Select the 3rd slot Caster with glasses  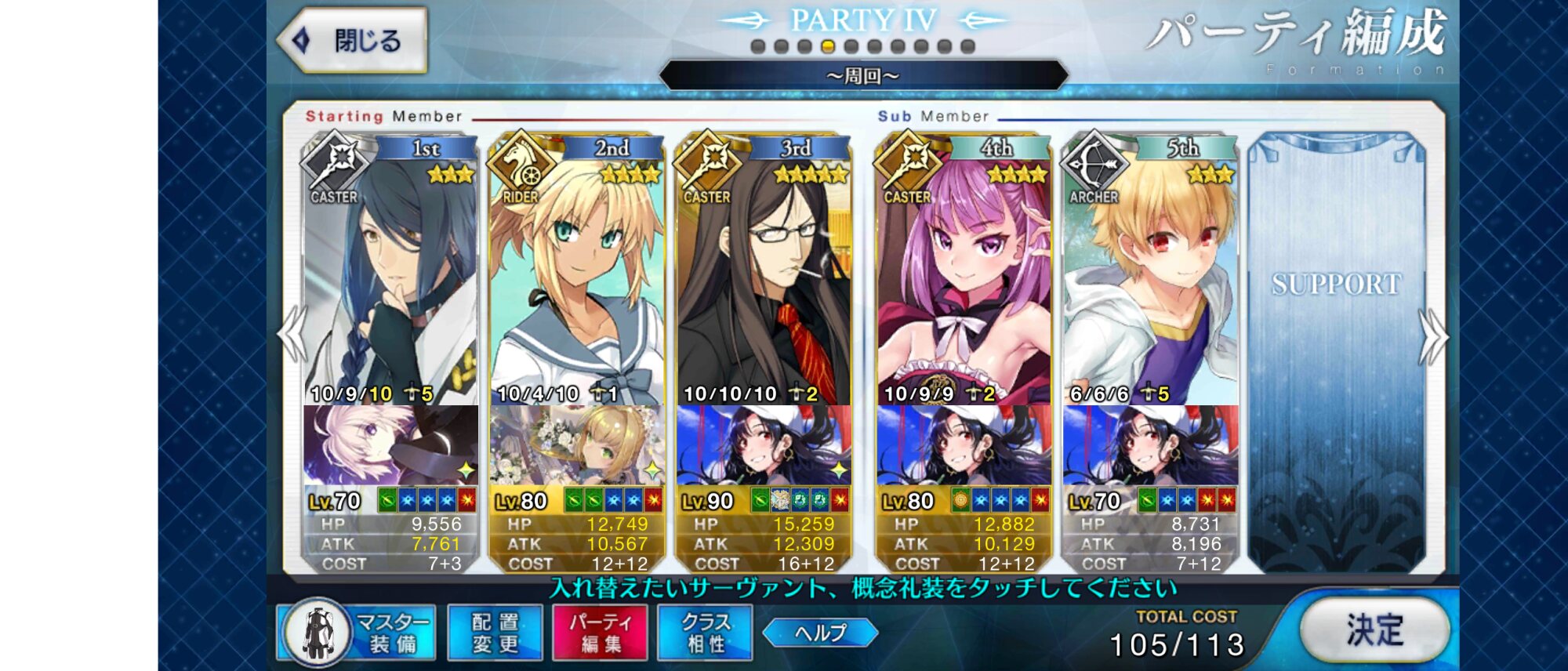[x=763, y=274]
